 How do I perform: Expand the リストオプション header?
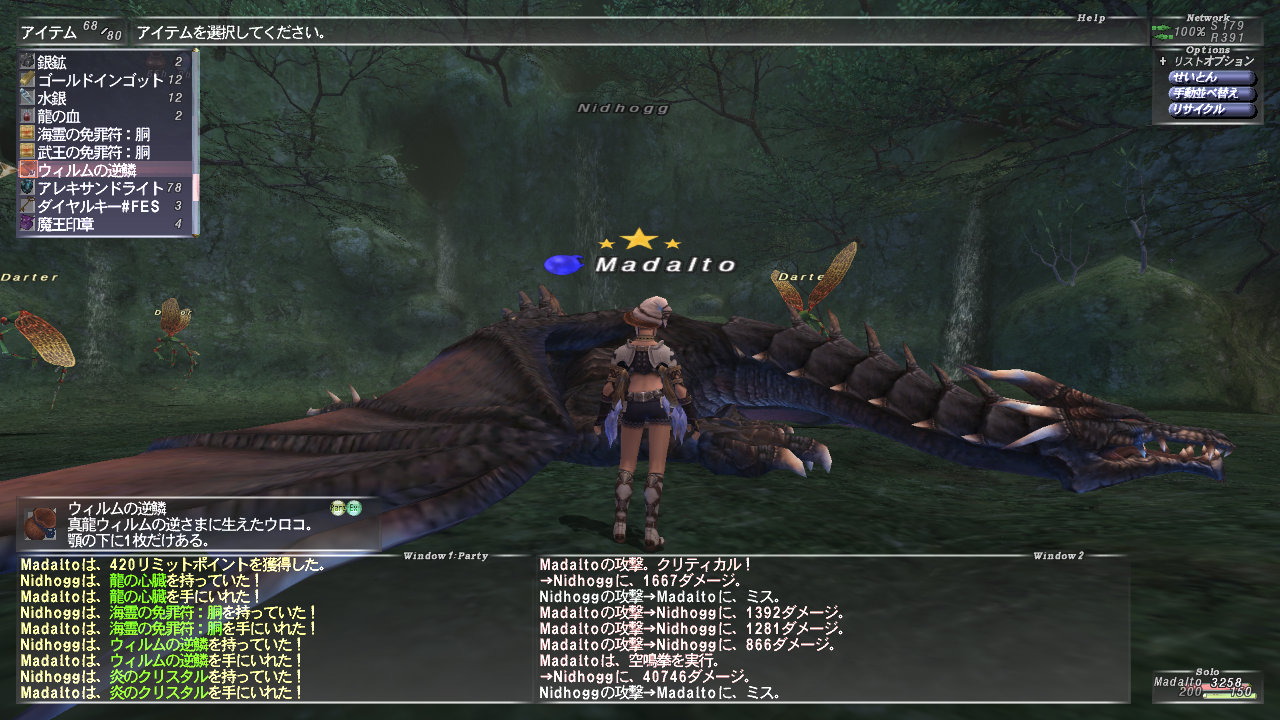pos(1212,62)
